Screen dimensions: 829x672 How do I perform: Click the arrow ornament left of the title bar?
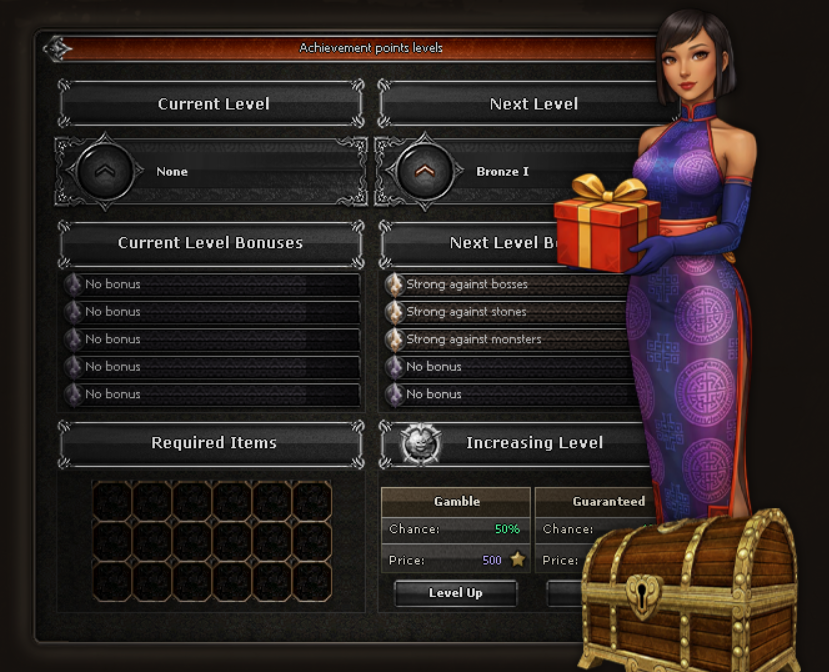[56, 48]
